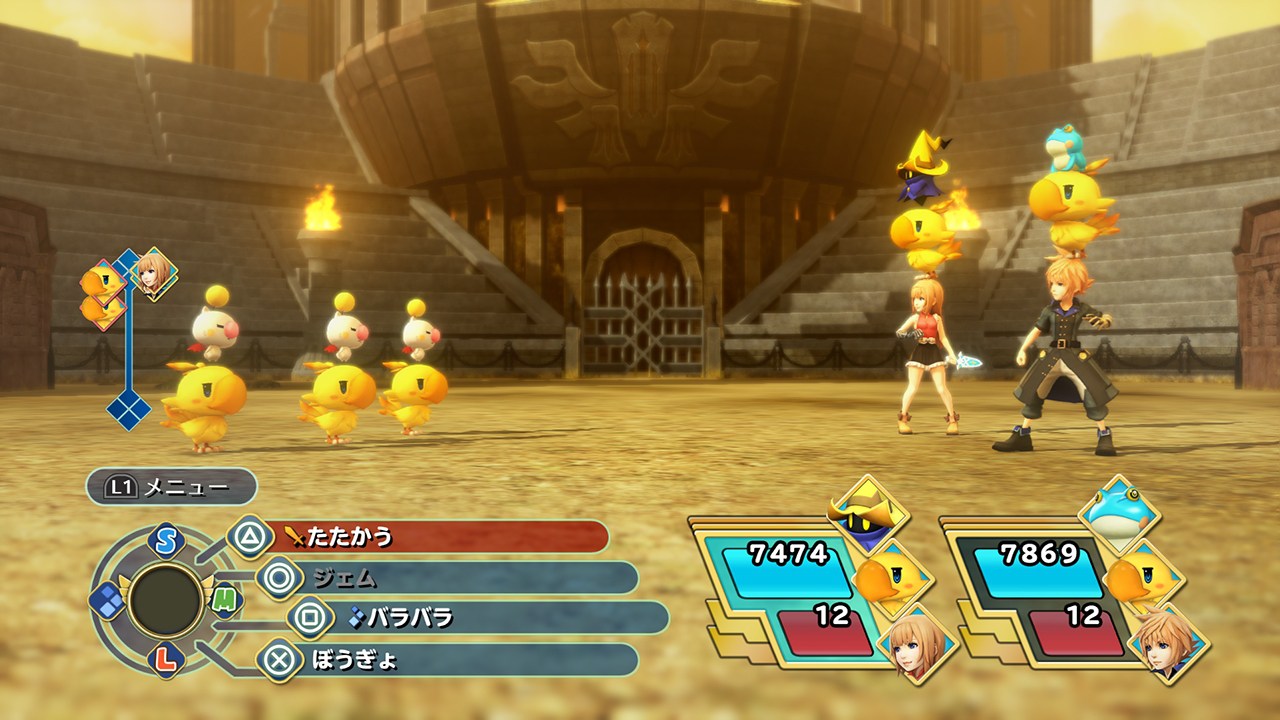
Task: Click the blue diamond icon on the command wheel
Action: pos(106,599)
